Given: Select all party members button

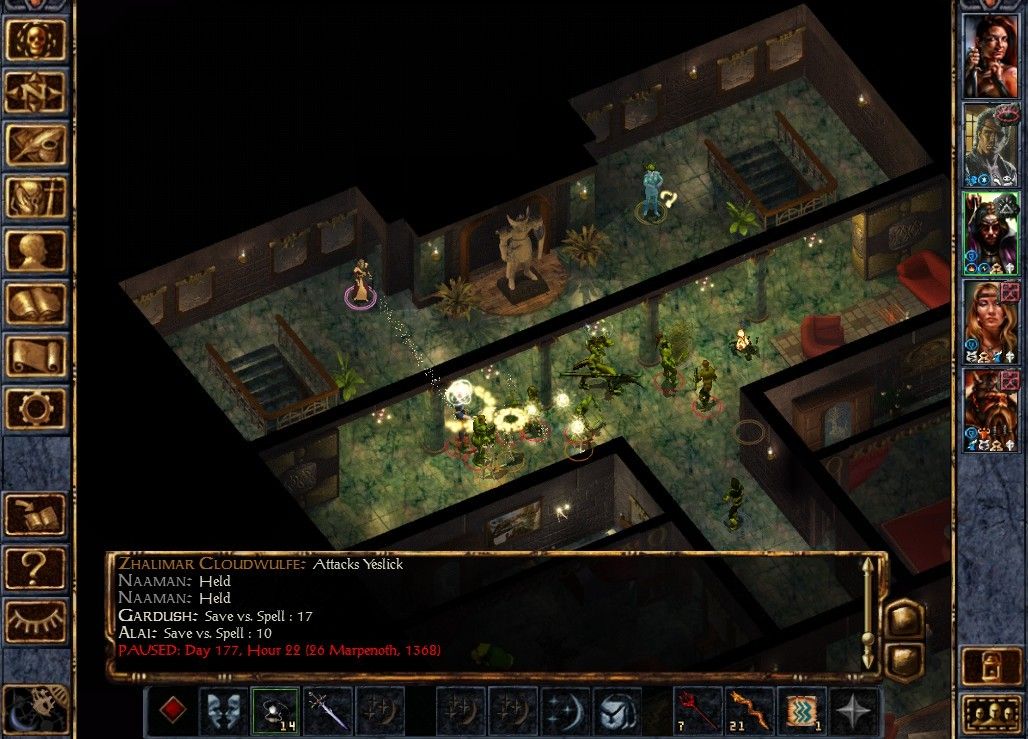Looking at the screenshot, I should (990, 713).
